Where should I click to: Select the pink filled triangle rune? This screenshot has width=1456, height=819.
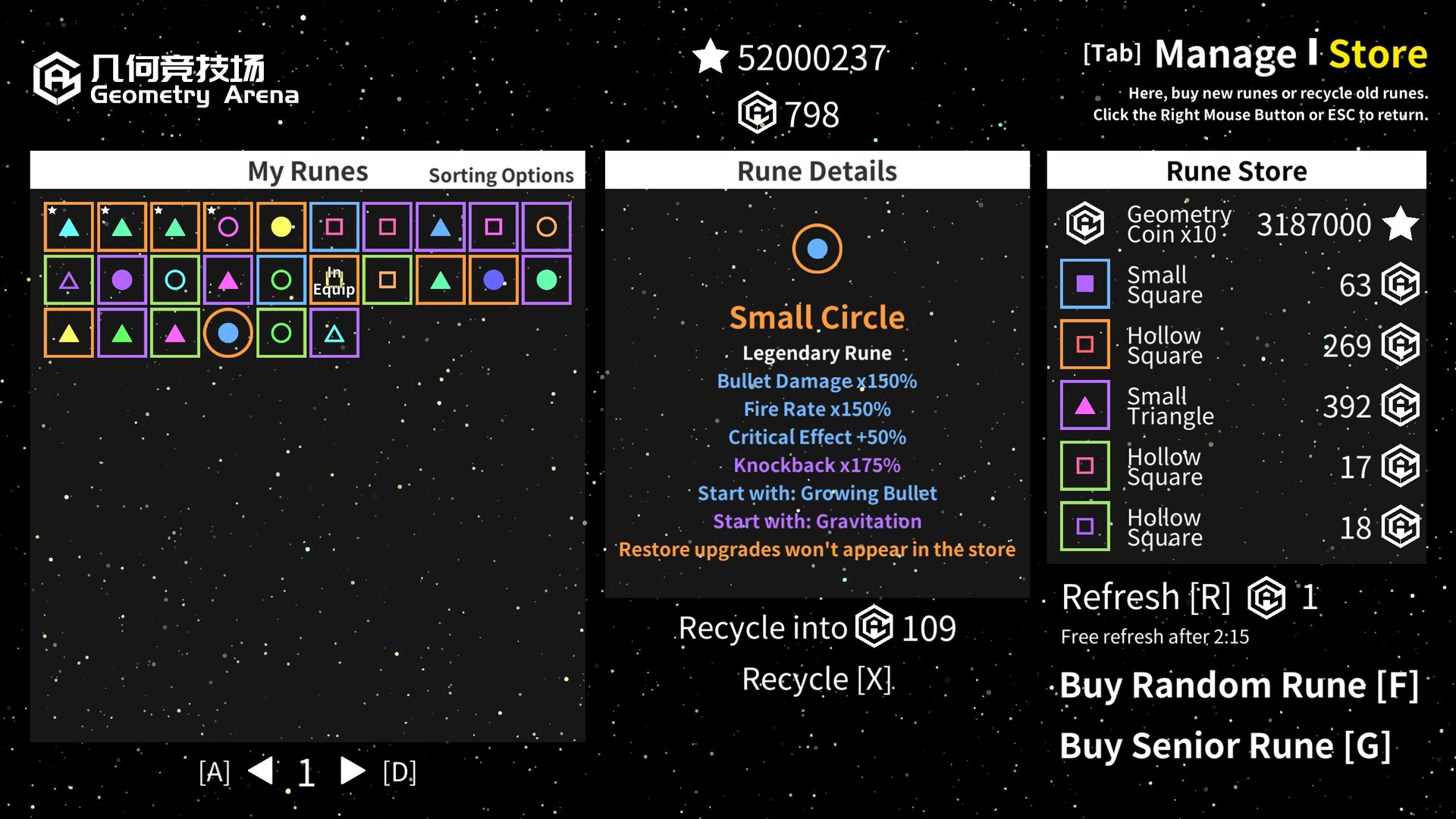[x=228, y=279]
